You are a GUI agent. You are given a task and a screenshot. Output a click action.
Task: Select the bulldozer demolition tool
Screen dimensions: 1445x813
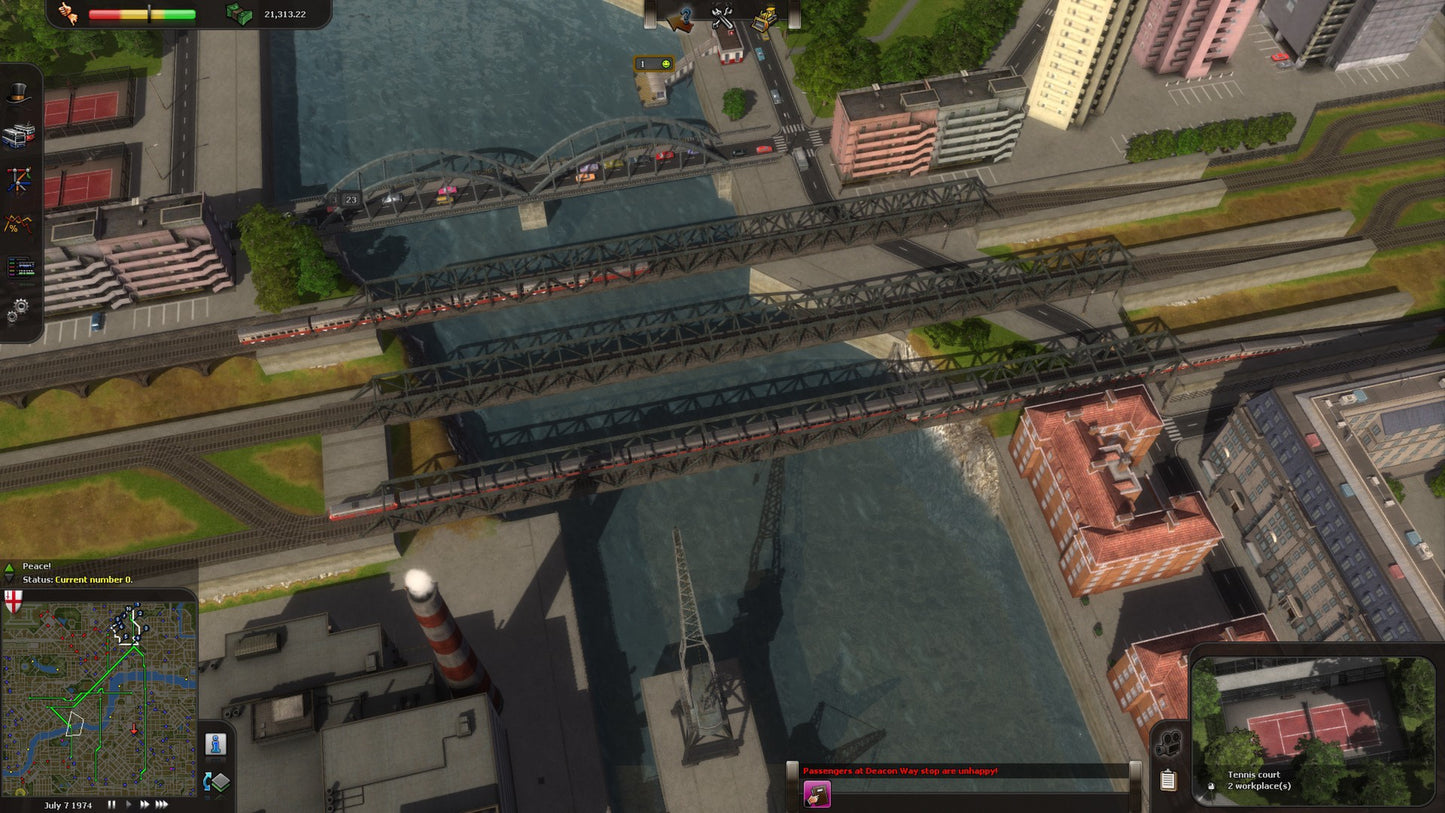[762, 18]
